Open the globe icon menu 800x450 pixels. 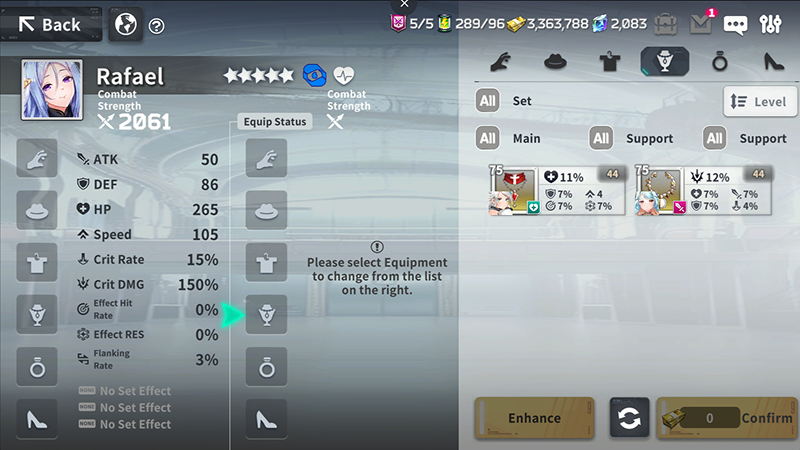pos(125,24)
